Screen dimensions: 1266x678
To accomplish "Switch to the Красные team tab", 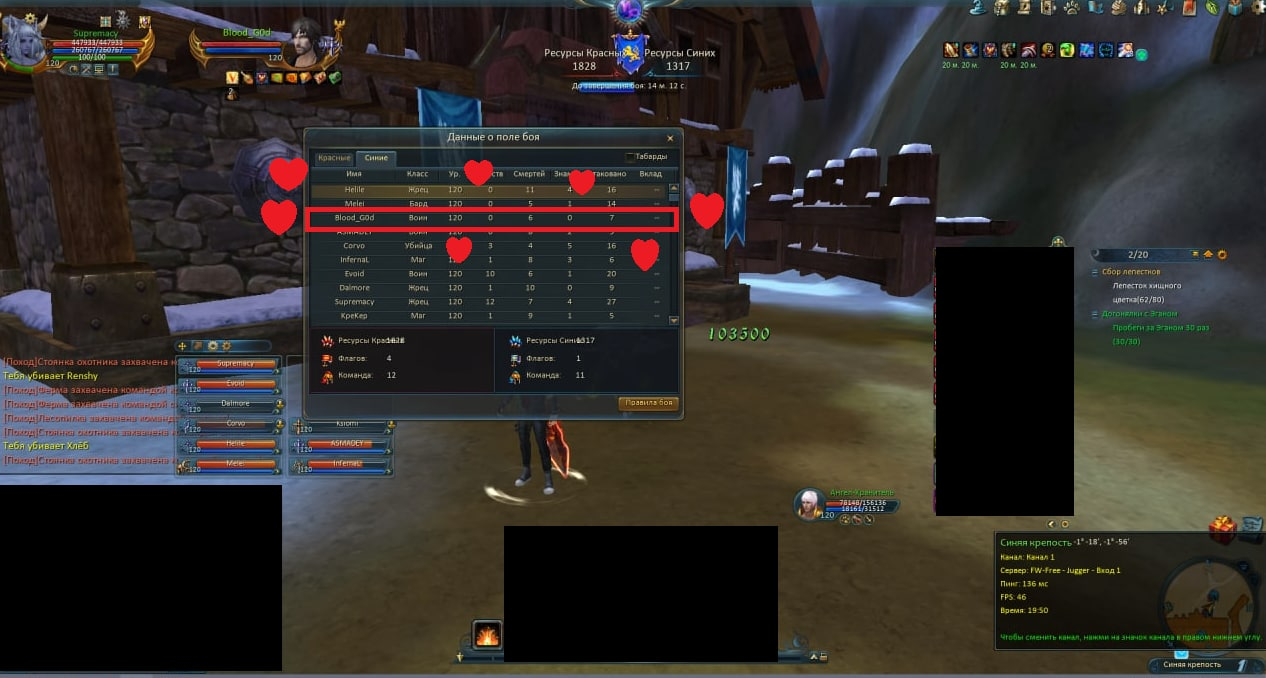I will (334, 158).
